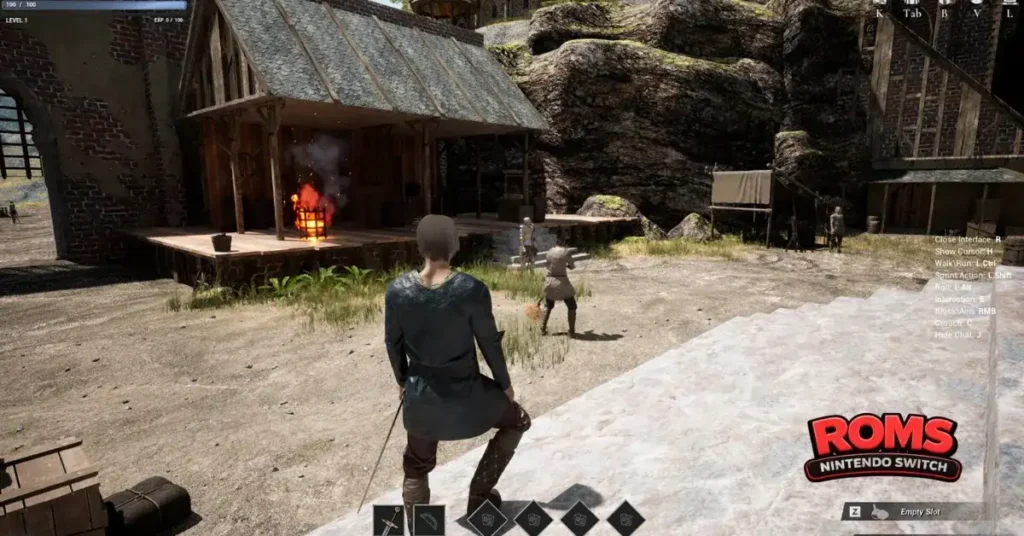
Task: Select the bow weapon slot
Action: (429, 520)
